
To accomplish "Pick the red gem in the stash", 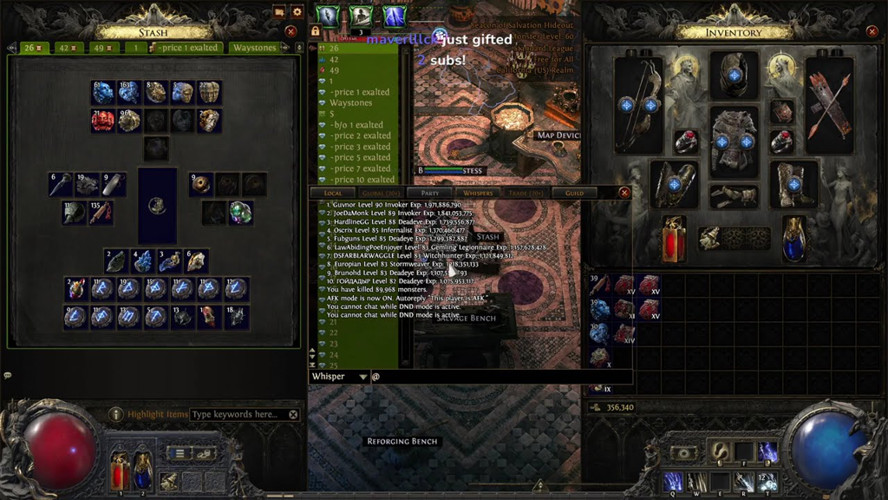I will (102, 121).
